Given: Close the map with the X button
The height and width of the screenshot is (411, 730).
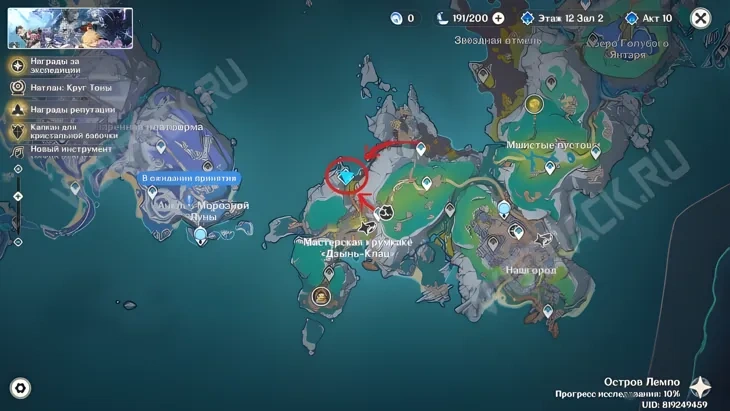Looking at the screenshot, I should coord(700,18).
